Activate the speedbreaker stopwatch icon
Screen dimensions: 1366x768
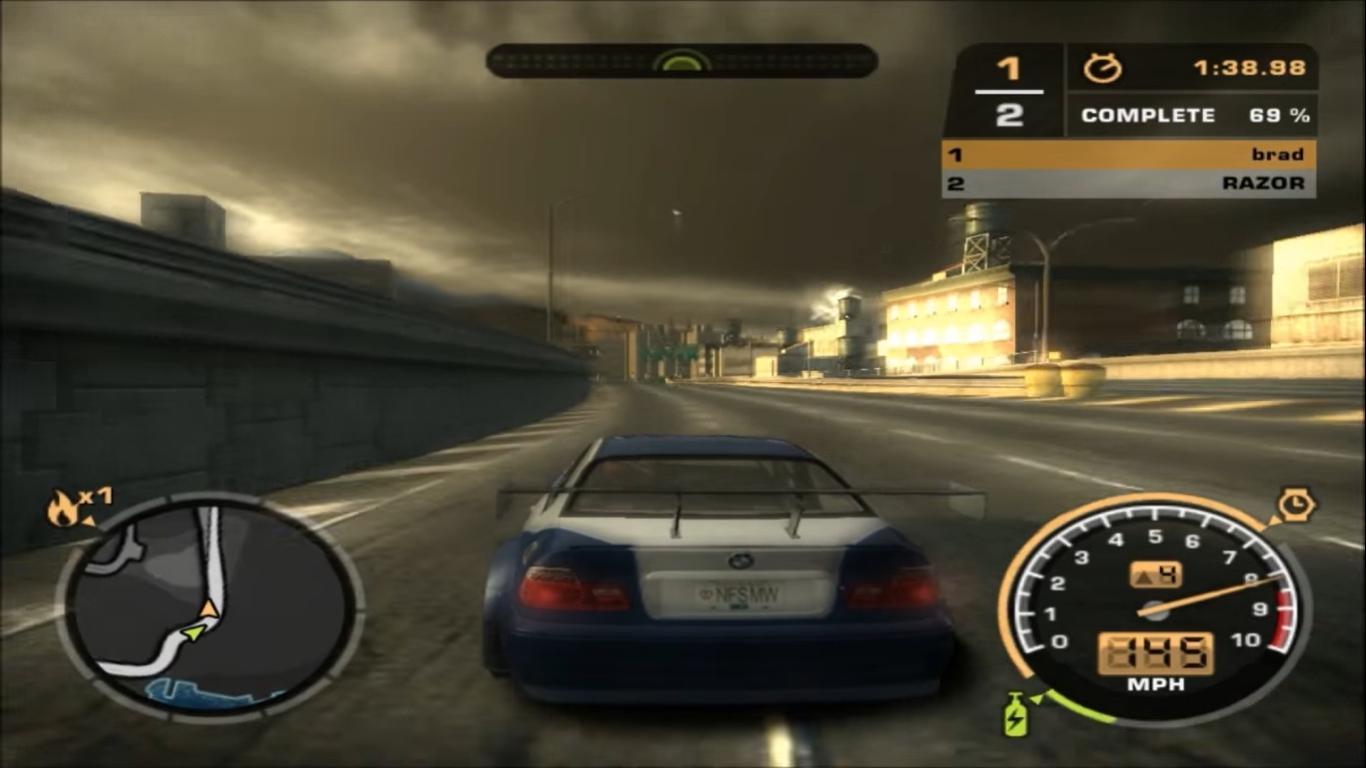(x=1296, y=505)
